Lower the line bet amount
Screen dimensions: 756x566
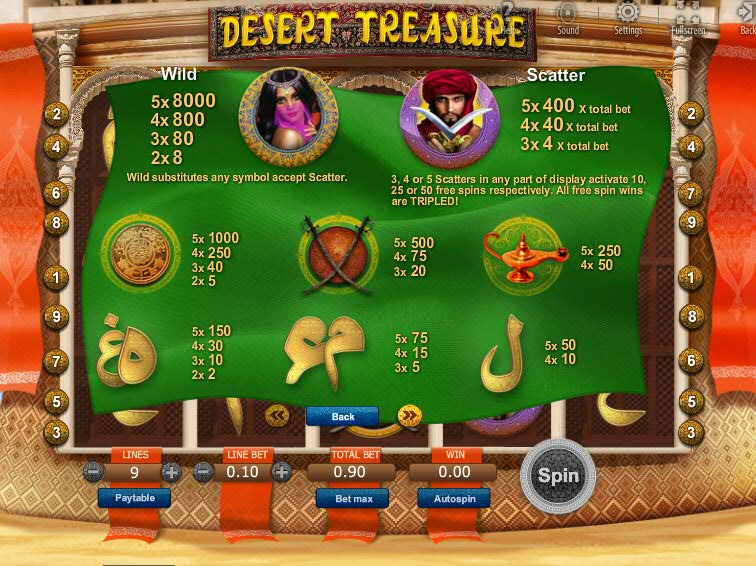pyautogui.click(x=204, y=472)
